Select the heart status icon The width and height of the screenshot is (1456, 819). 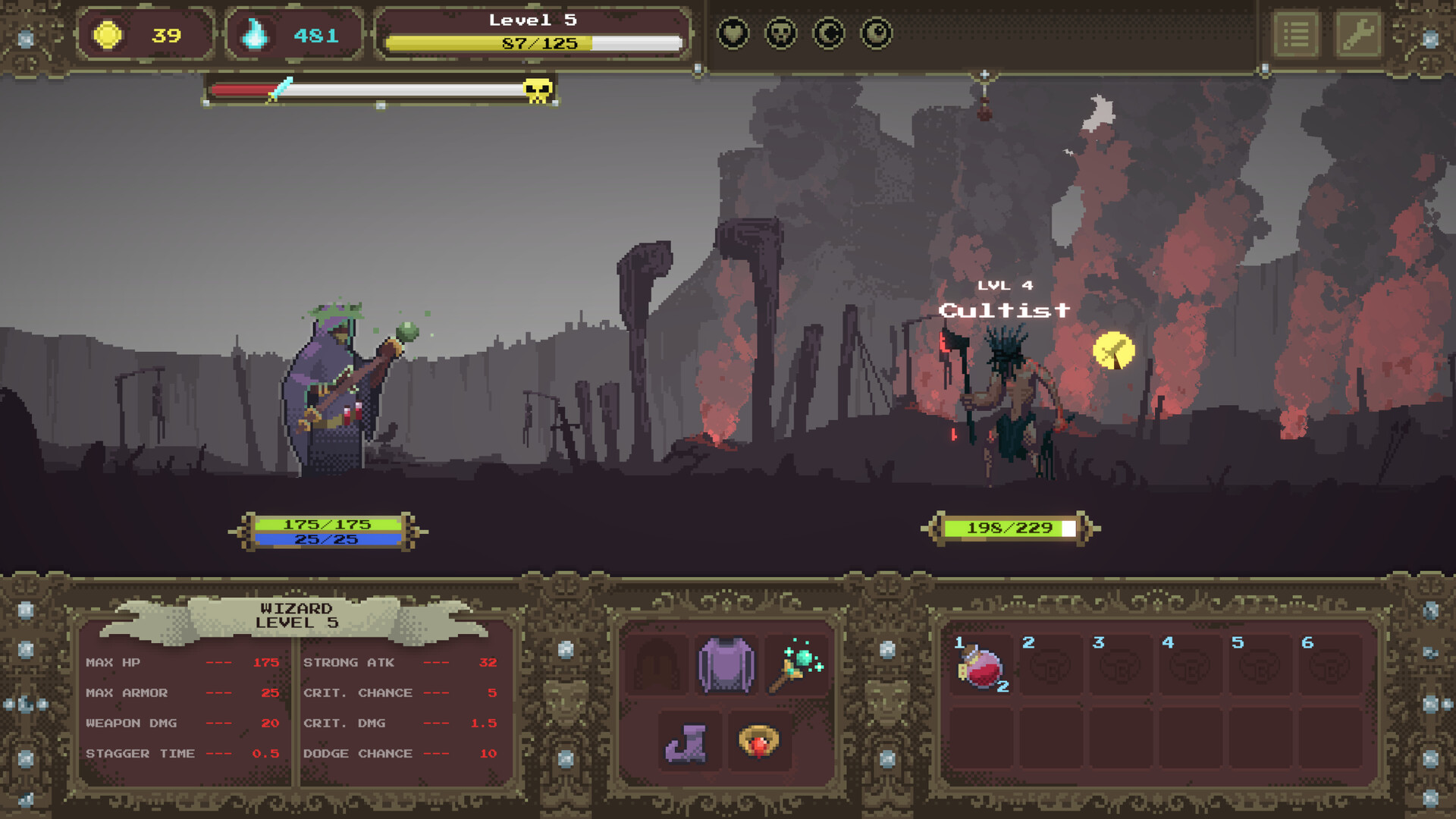click(x=733, y=33)
